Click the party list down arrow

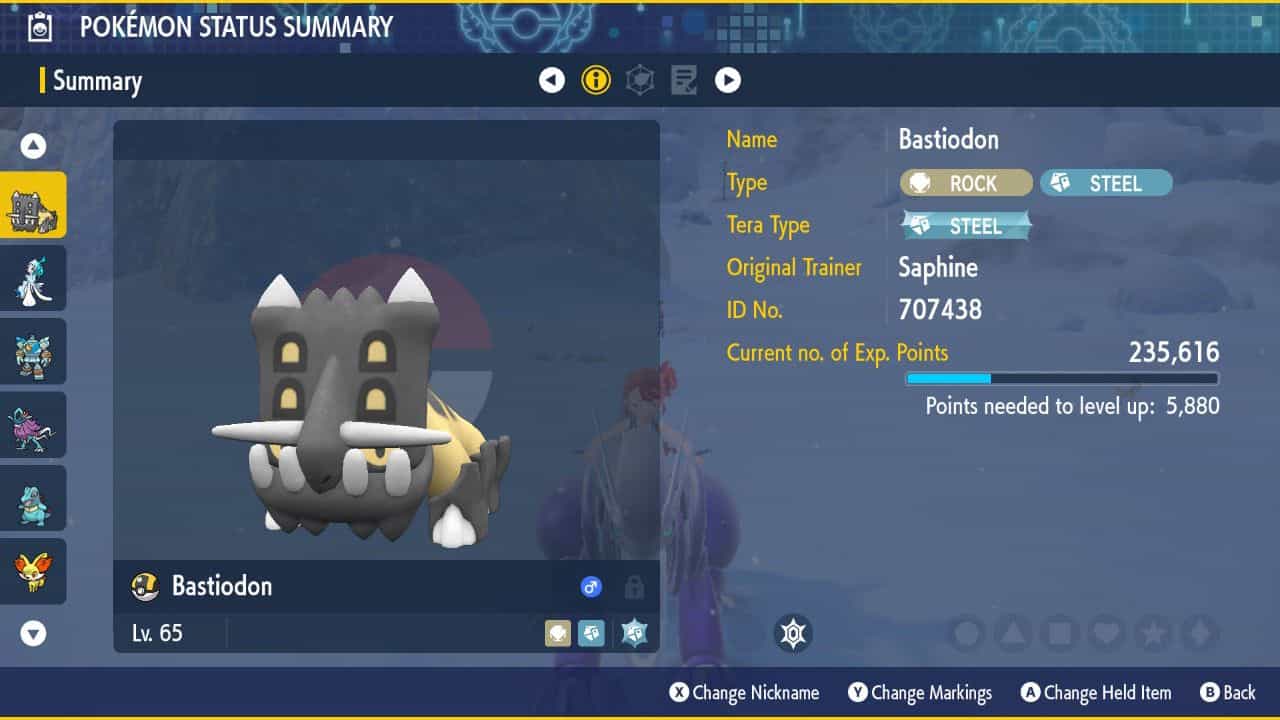(x=33, y=633)
